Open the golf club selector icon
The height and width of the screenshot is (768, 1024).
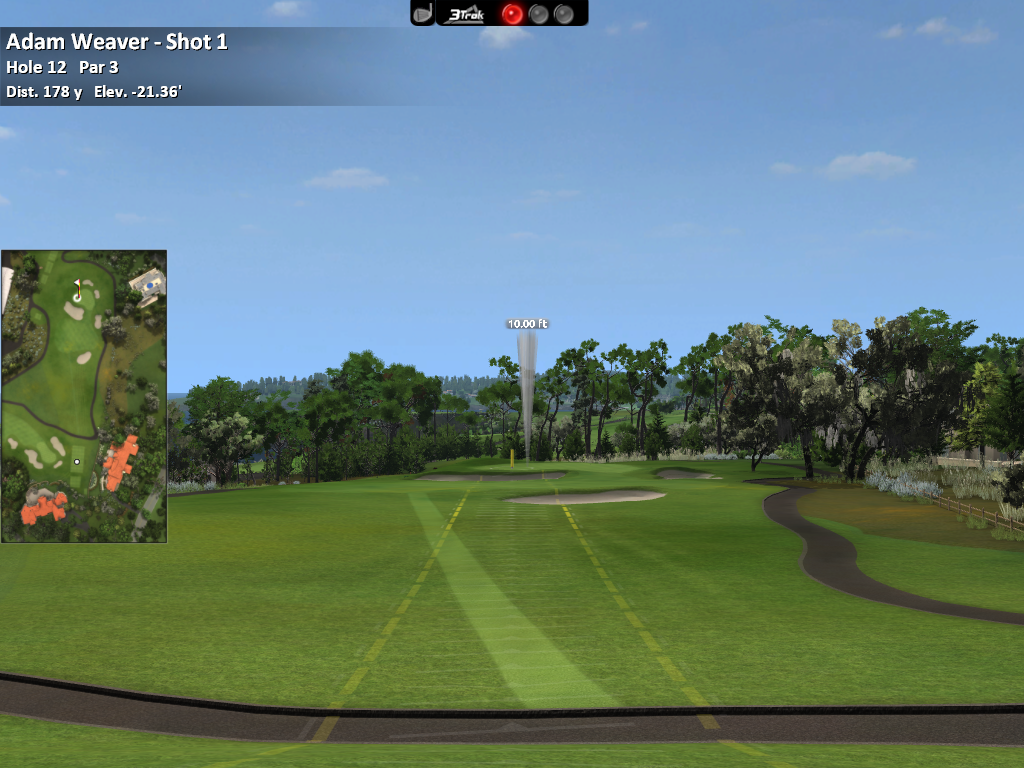click(x=423, y=13)
